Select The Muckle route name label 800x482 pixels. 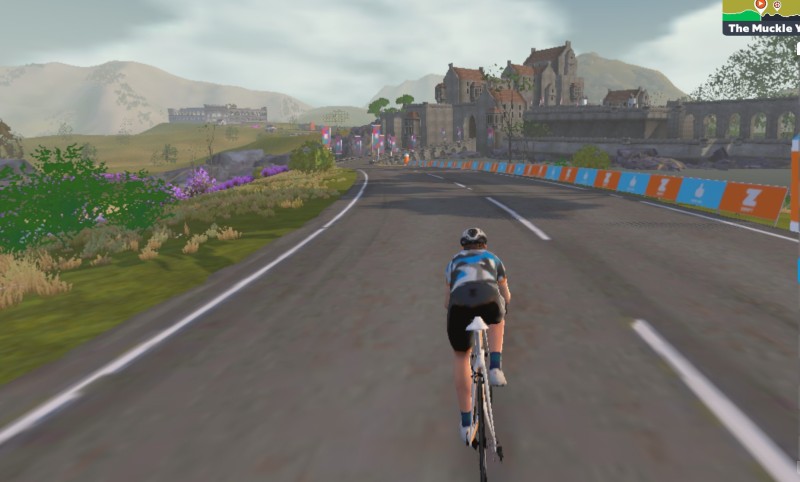coord(762,29)
